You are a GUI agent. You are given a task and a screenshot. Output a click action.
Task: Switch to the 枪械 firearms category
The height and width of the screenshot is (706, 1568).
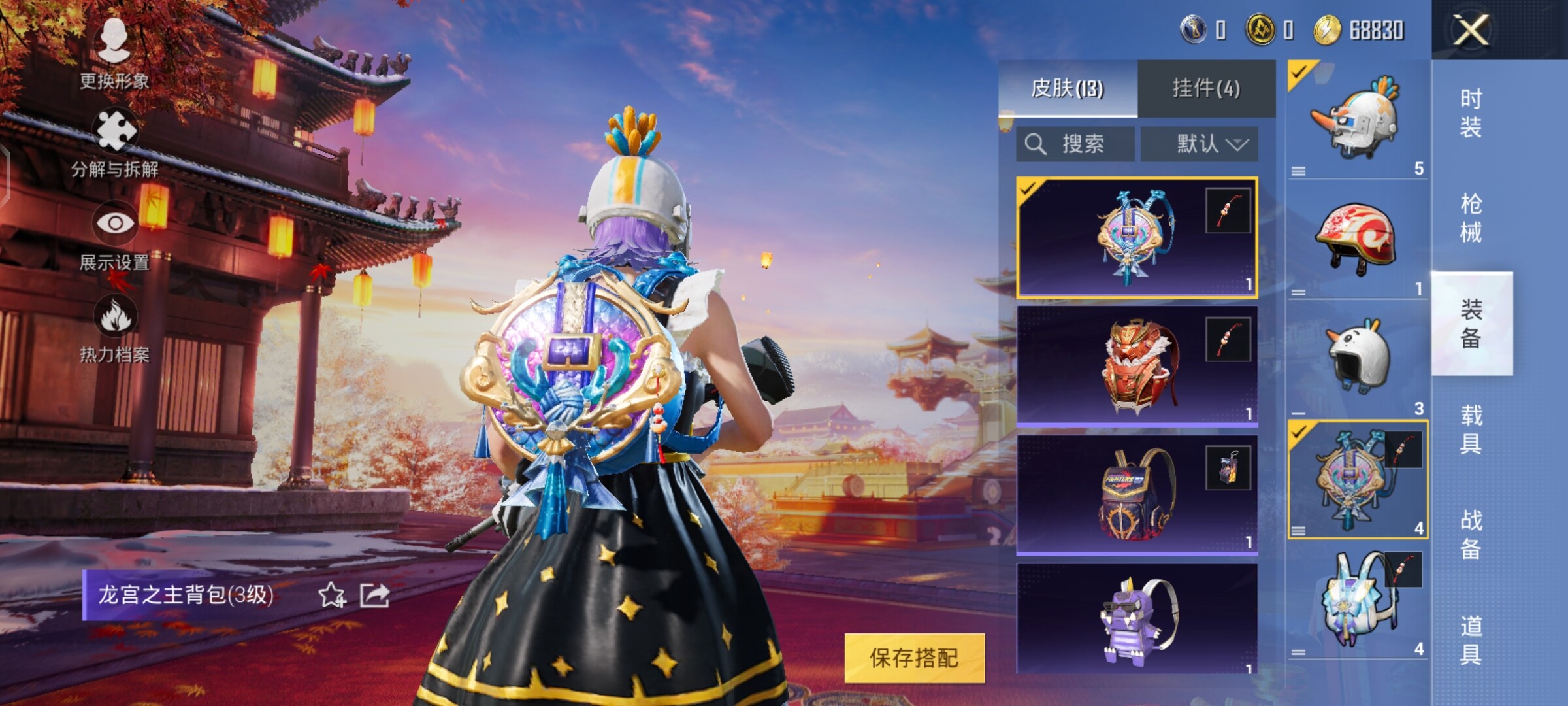[x=1471, y=218]
